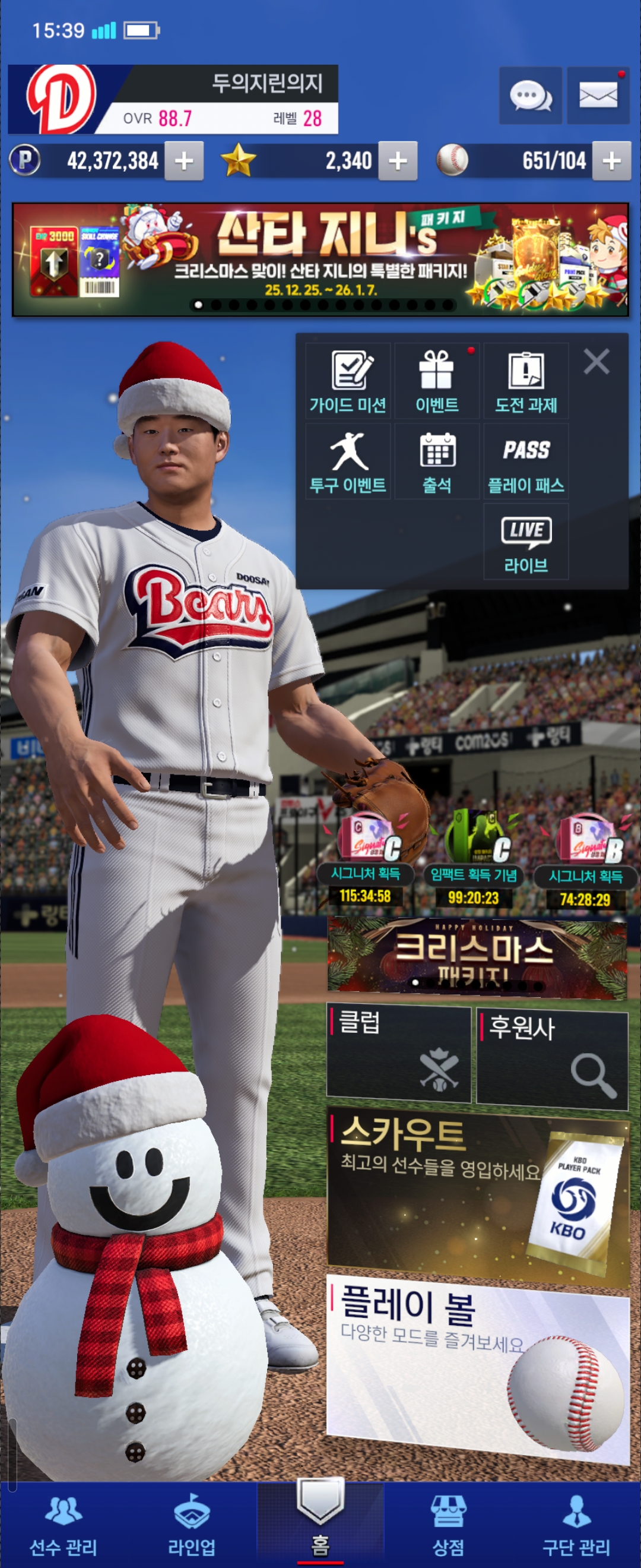Open the 출석 attendance calendar
Screen dimensions: 641x1568
point(437,462)
